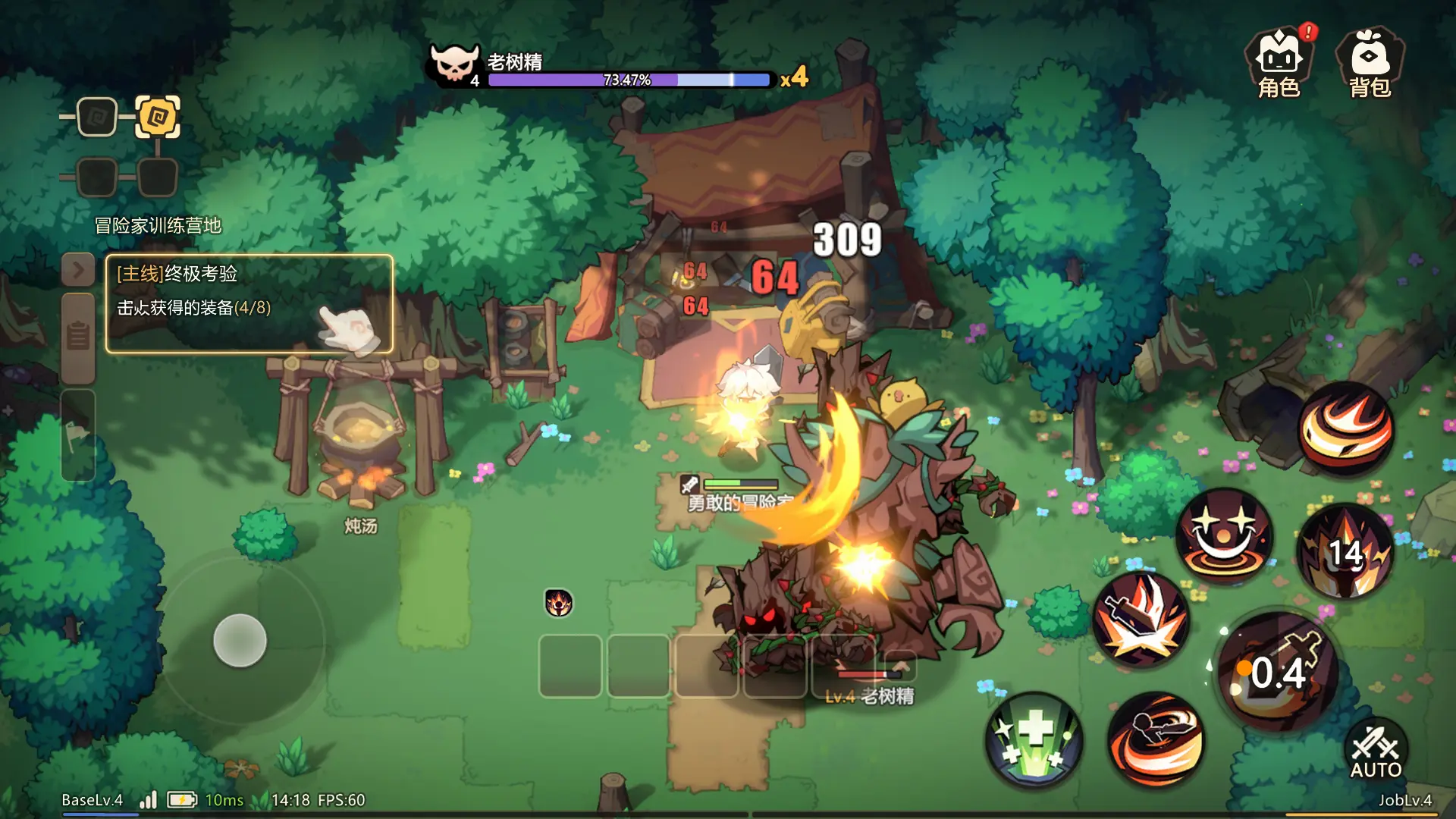Activate the sword burst strike skill
Screen dimensions: 1456x819
(1141, 619)
